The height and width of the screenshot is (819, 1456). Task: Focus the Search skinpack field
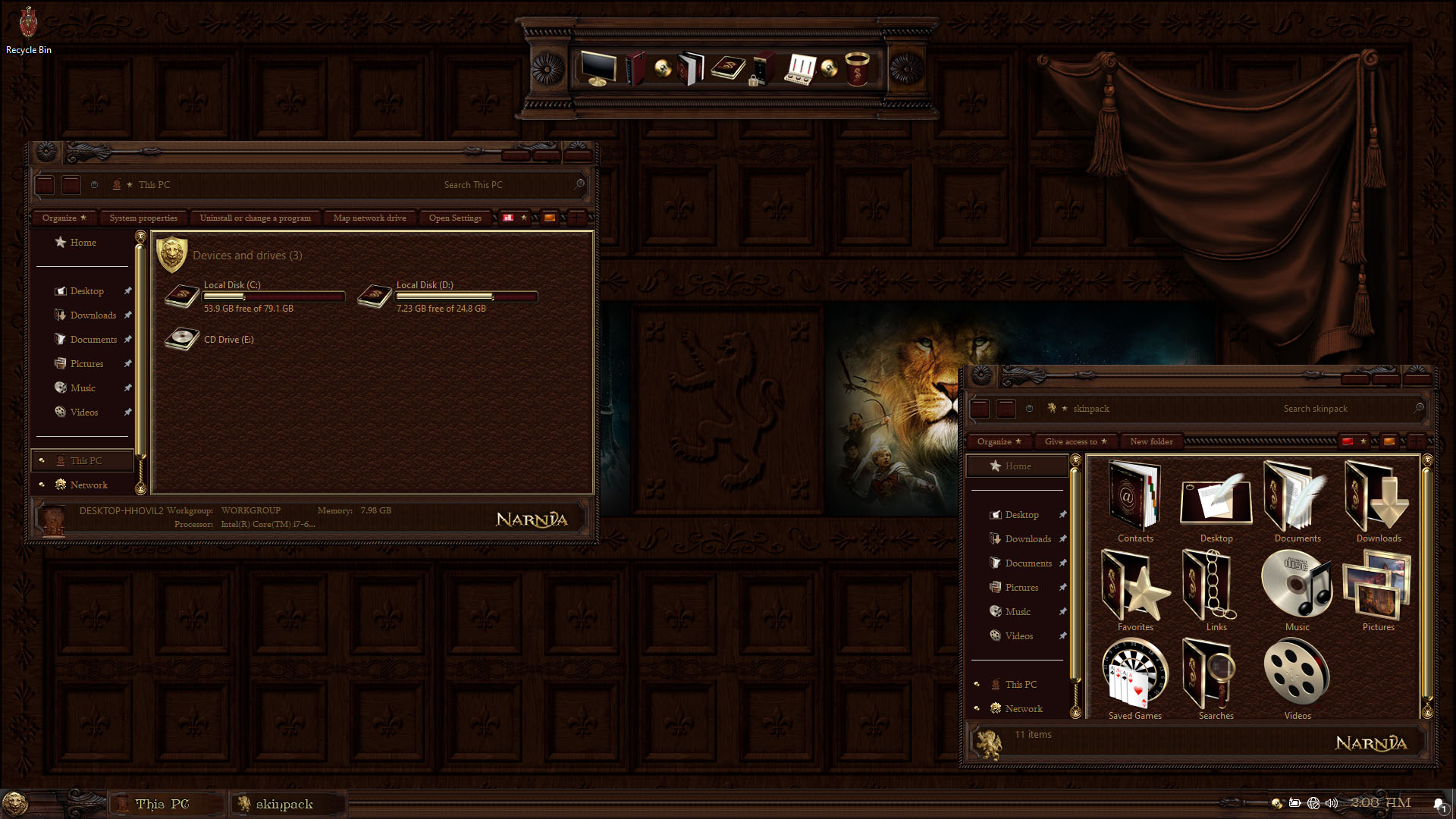point(1342,409)
